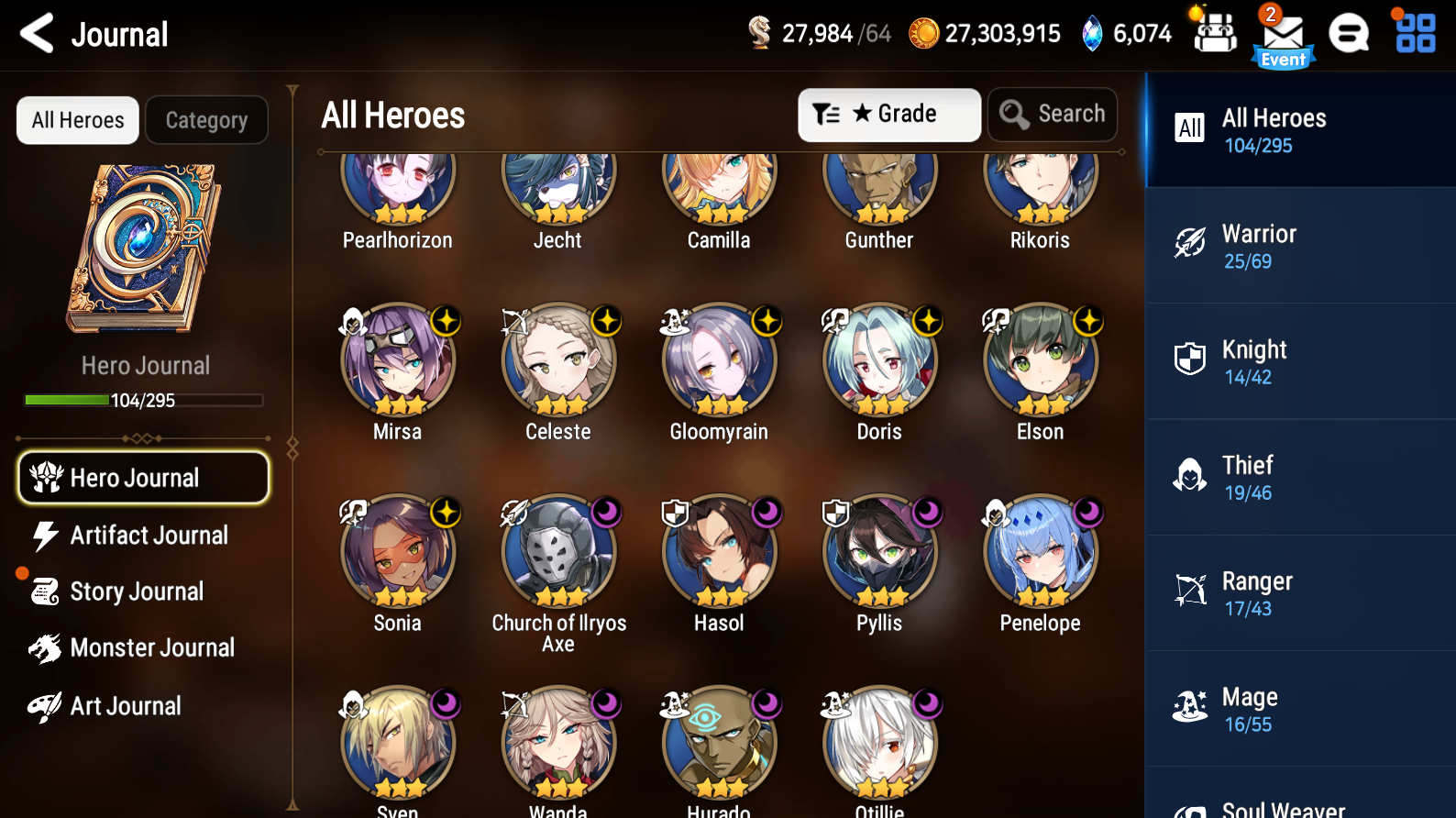1456x818 pixels.
Task: Open the mail inbox with event notifications
Action: click(x=1283, y=35)
